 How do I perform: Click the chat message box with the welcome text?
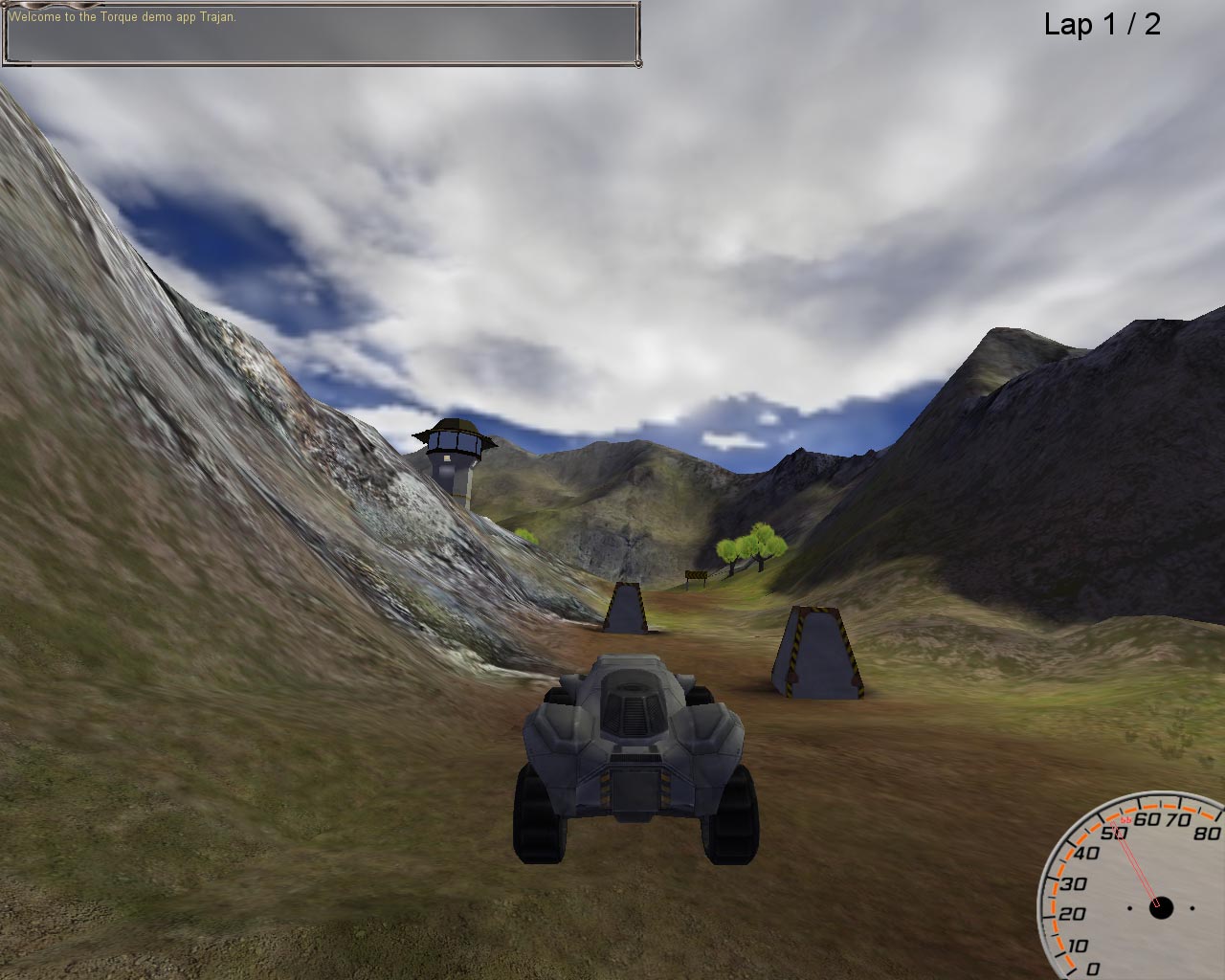click(x=321, y=34)
